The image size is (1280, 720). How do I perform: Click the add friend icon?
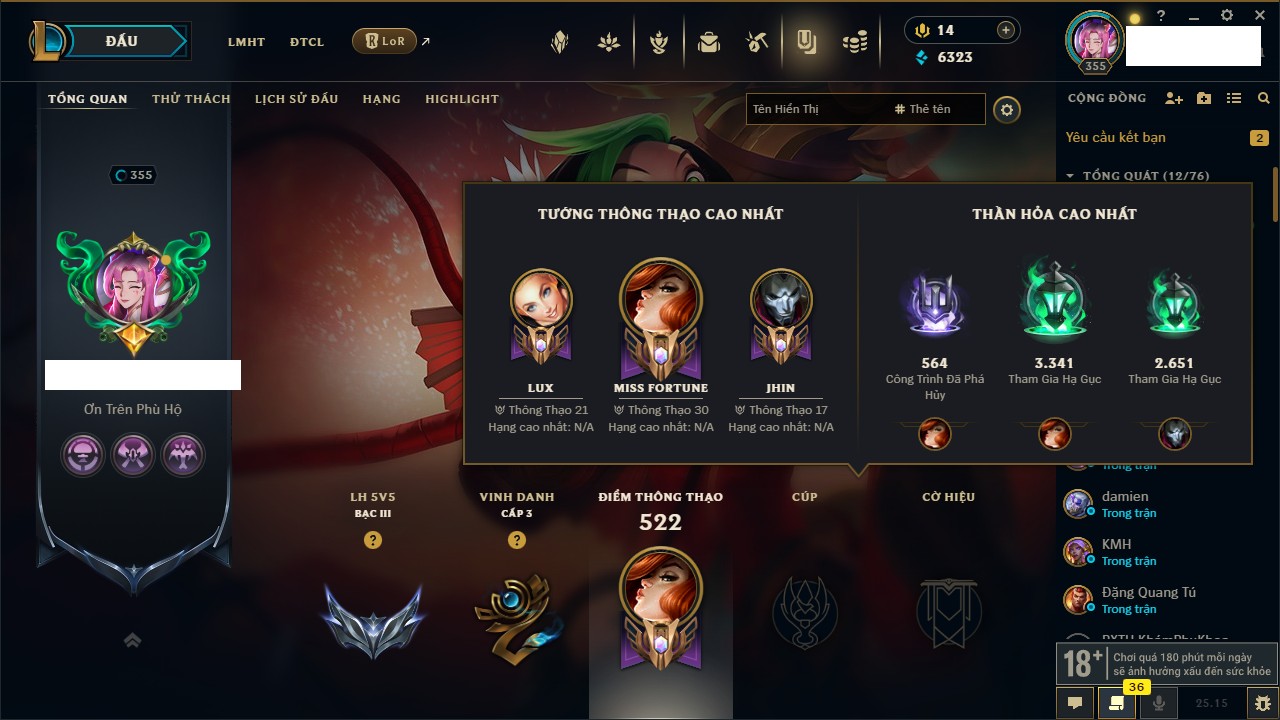point(1174,98)
